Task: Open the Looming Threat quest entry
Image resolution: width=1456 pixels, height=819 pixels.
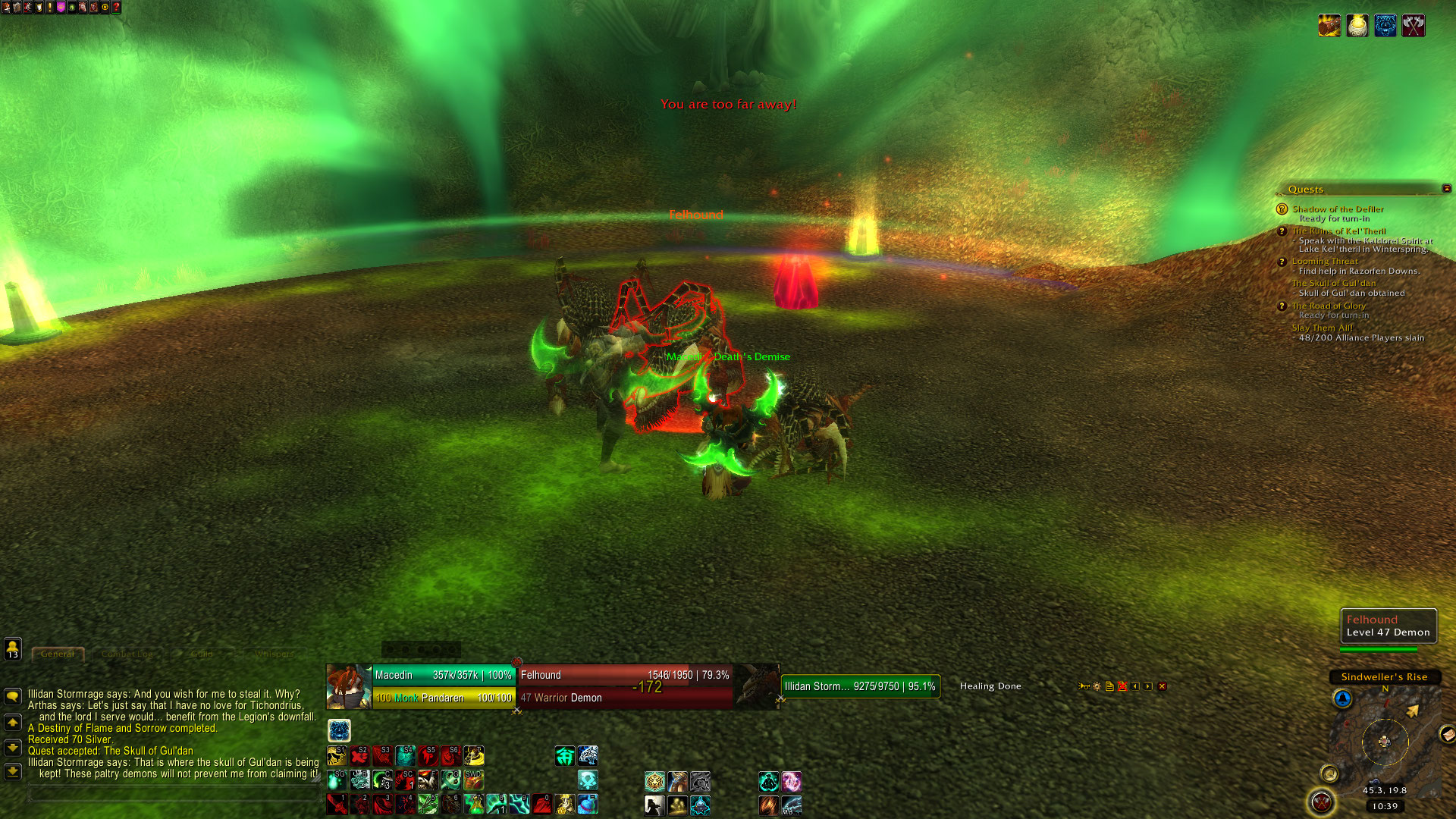Action: 1325,261
